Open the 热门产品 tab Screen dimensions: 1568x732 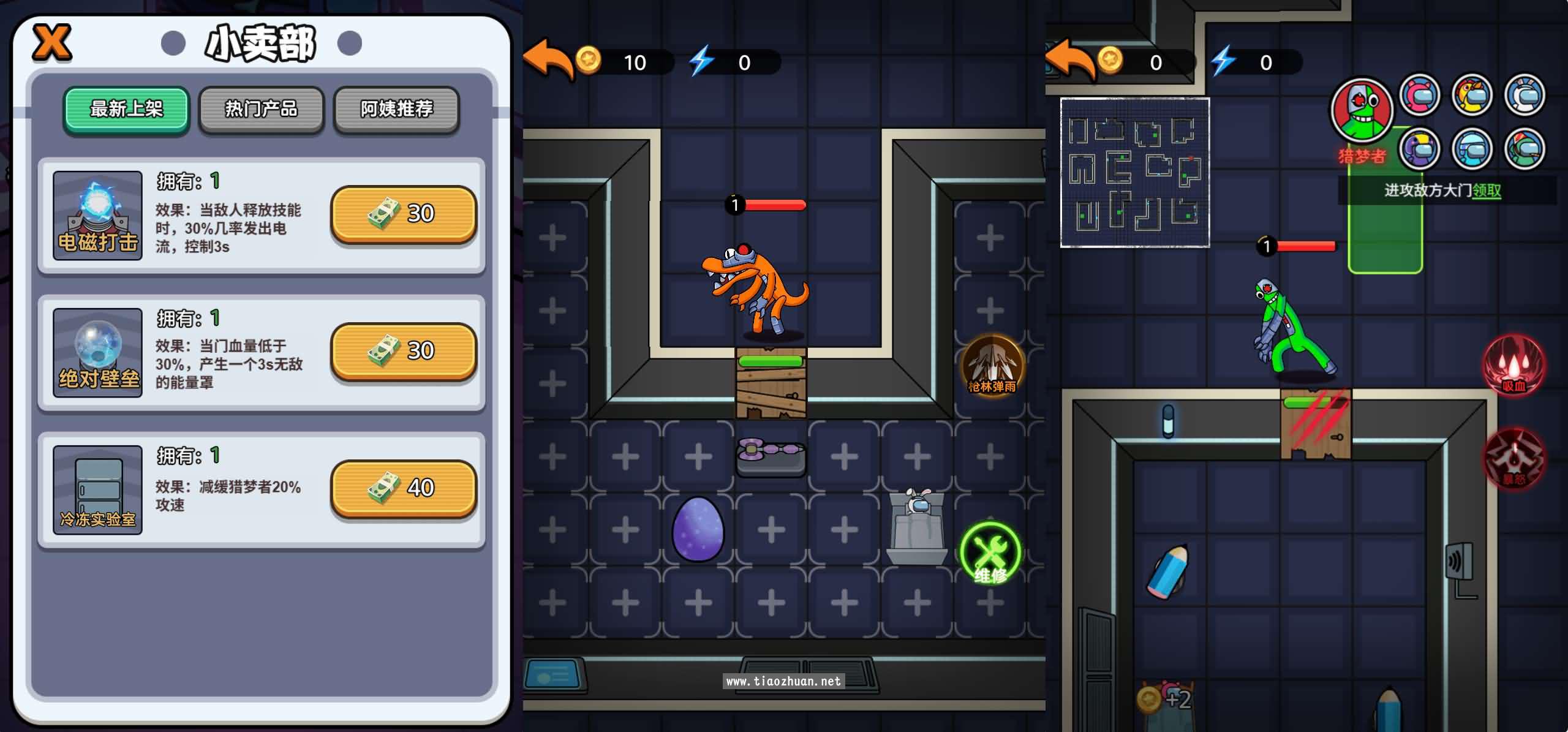pyautogui.click(x=262, y=110)
